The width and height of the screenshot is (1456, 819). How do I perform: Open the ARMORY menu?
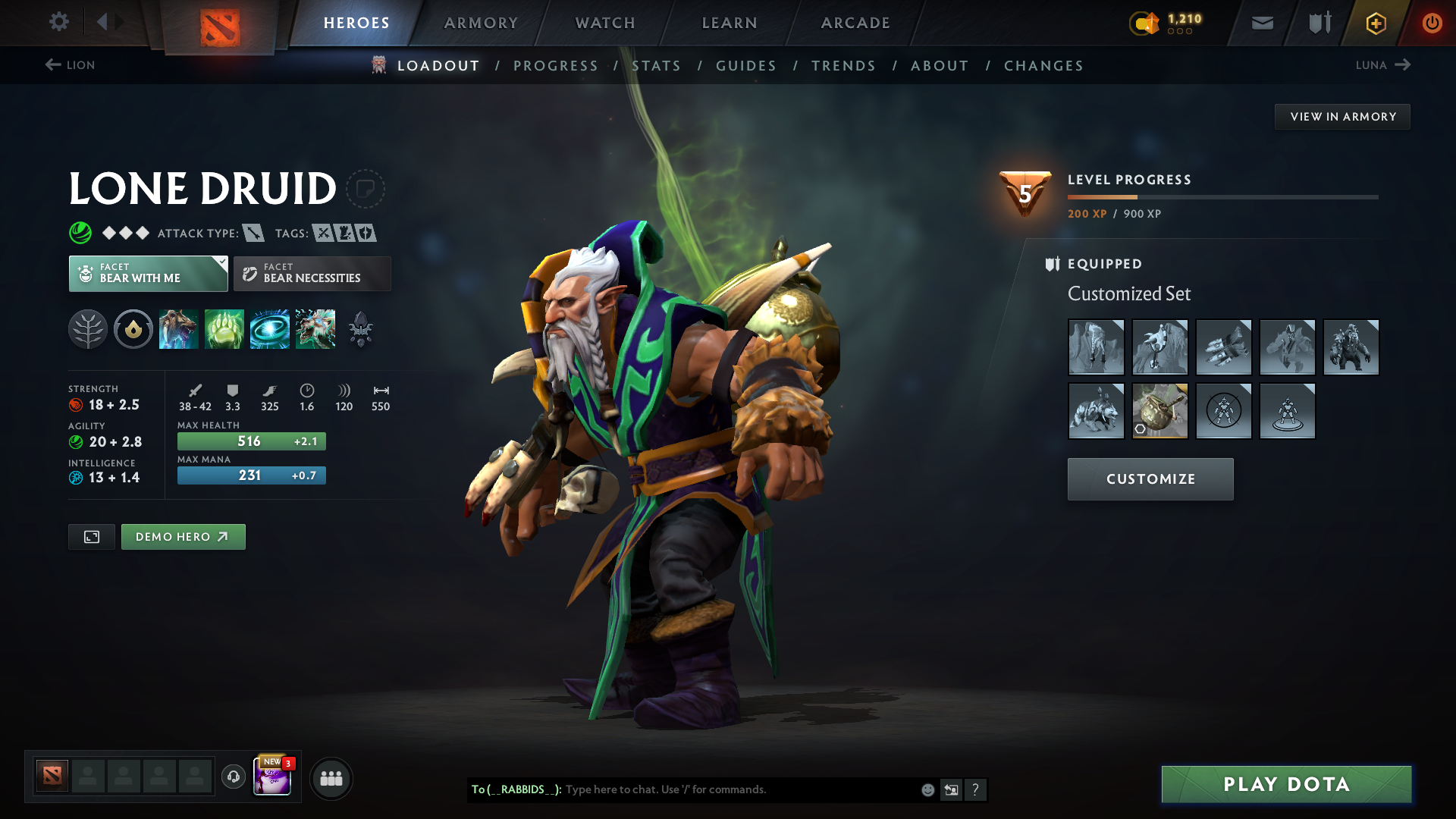(x=481, y=23)
